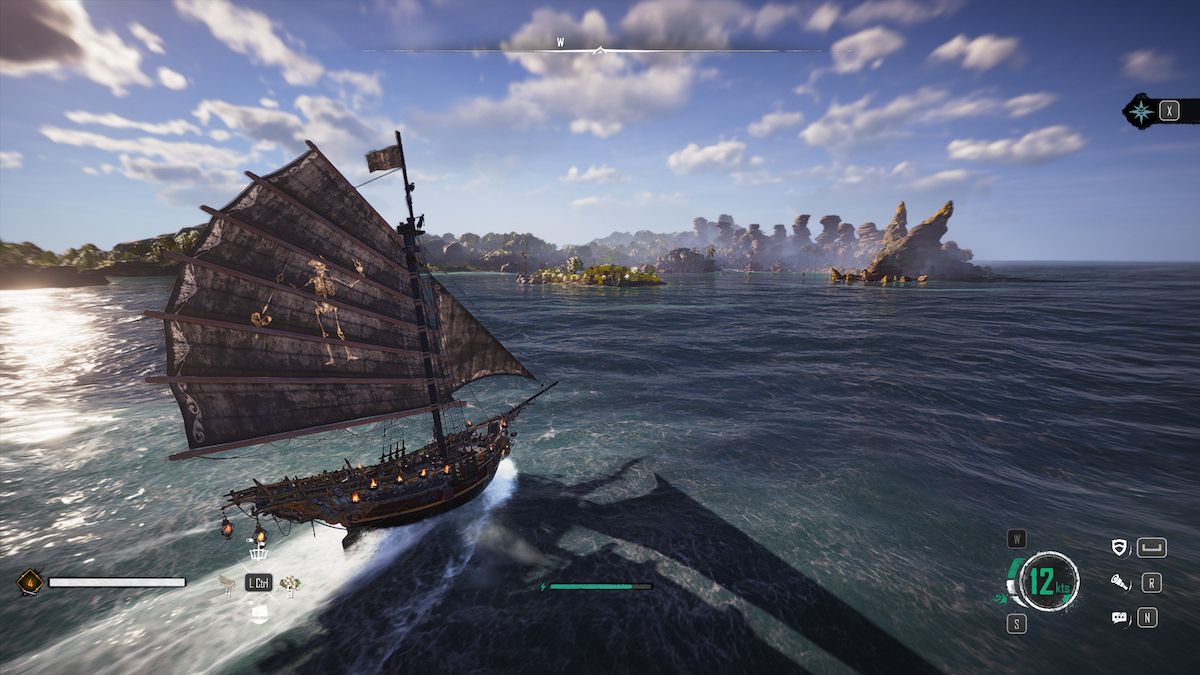Choose the ship icon on quick wheel
The width and height of the screenshot is (1200, 675).
pyautogui.click(x=258, y=613)
